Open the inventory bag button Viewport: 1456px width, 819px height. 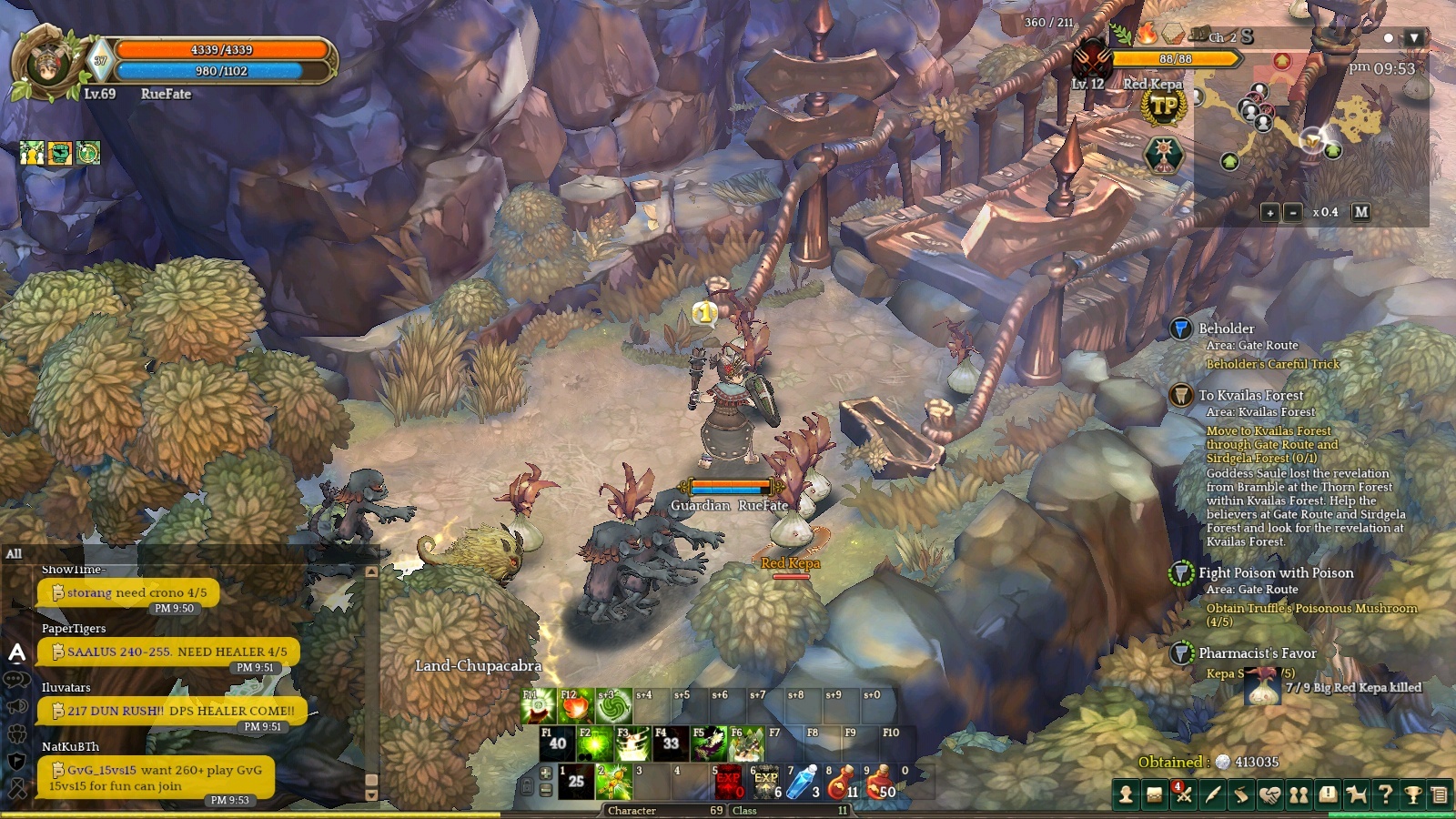coord(1154,794)
